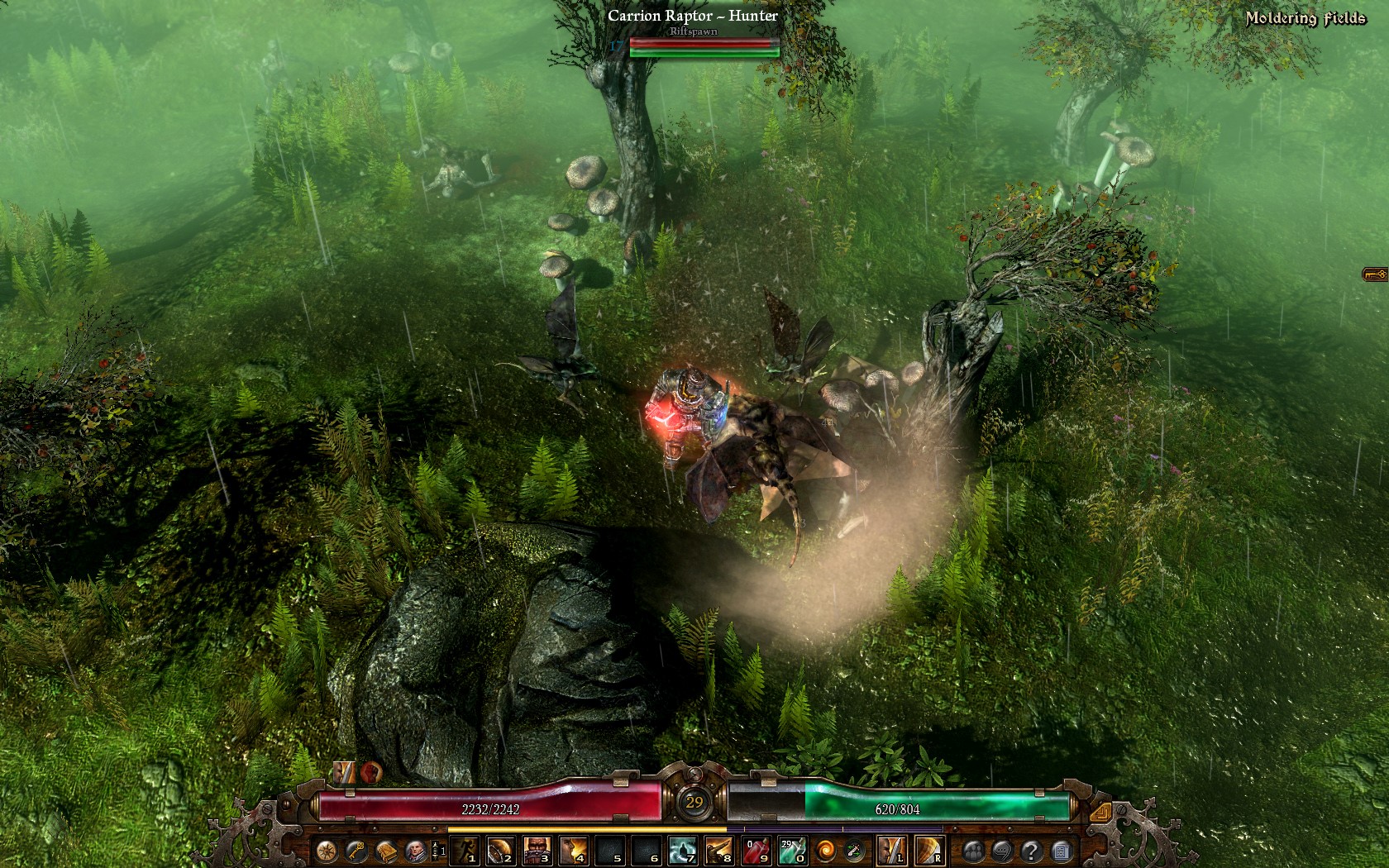
Task: Drink the red health potion
Action: tap(756, 850)
